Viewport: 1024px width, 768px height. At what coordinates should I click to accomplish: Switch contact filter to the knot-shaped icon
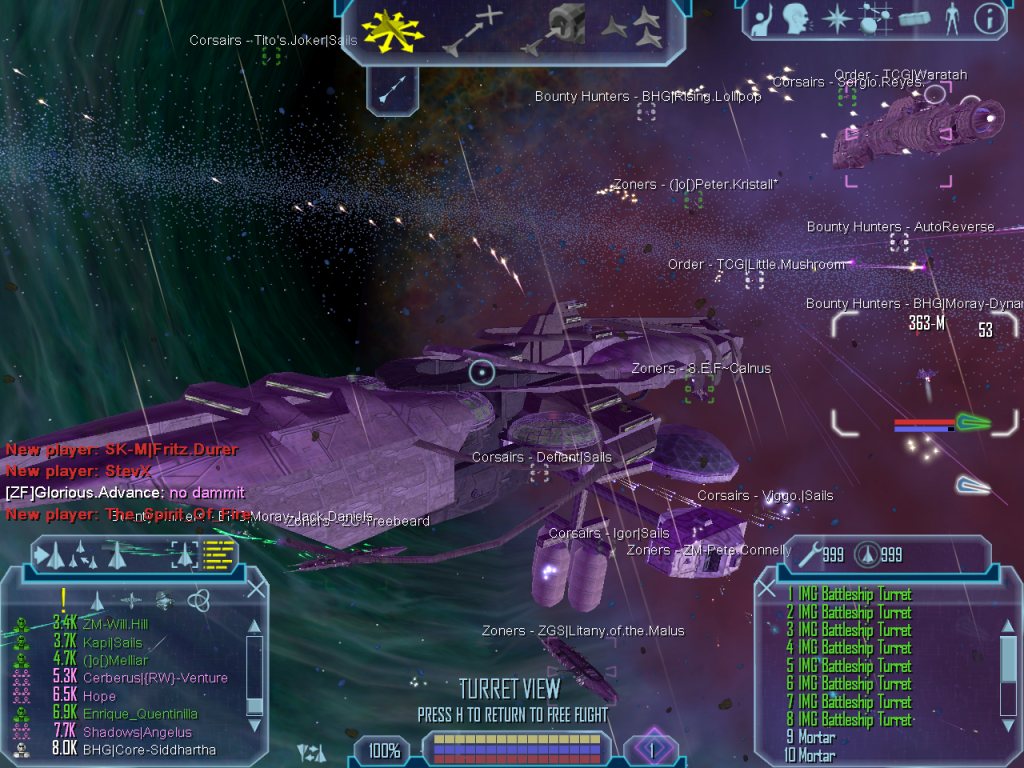coord(197,600)
